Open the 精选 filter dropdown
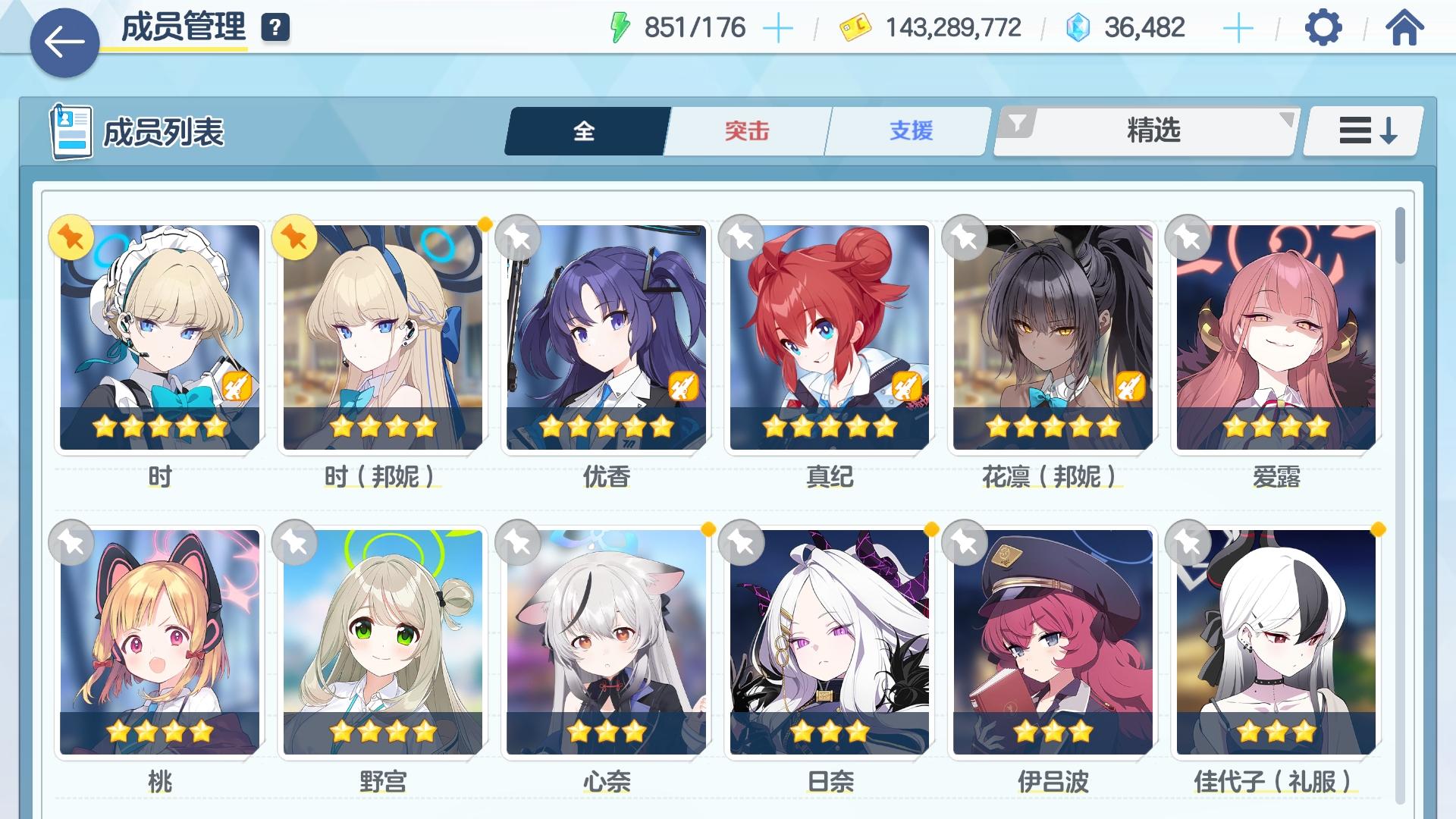 pos(1153,130)
